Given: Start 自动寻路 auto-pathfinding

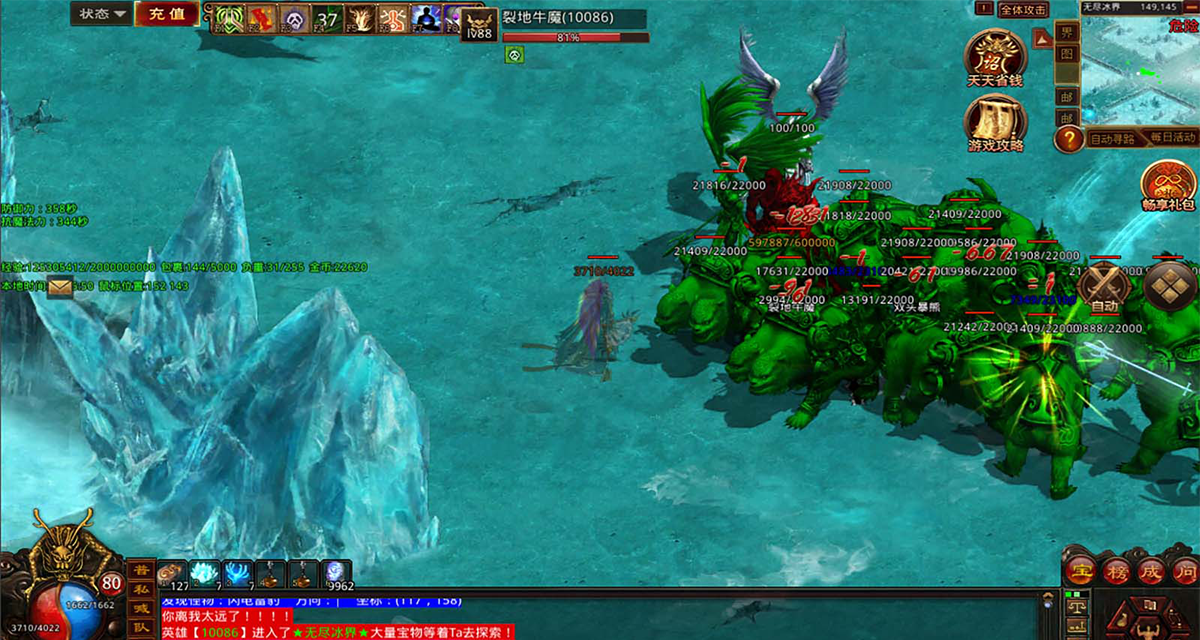Looking at the screenshot, I should 1112,138.
